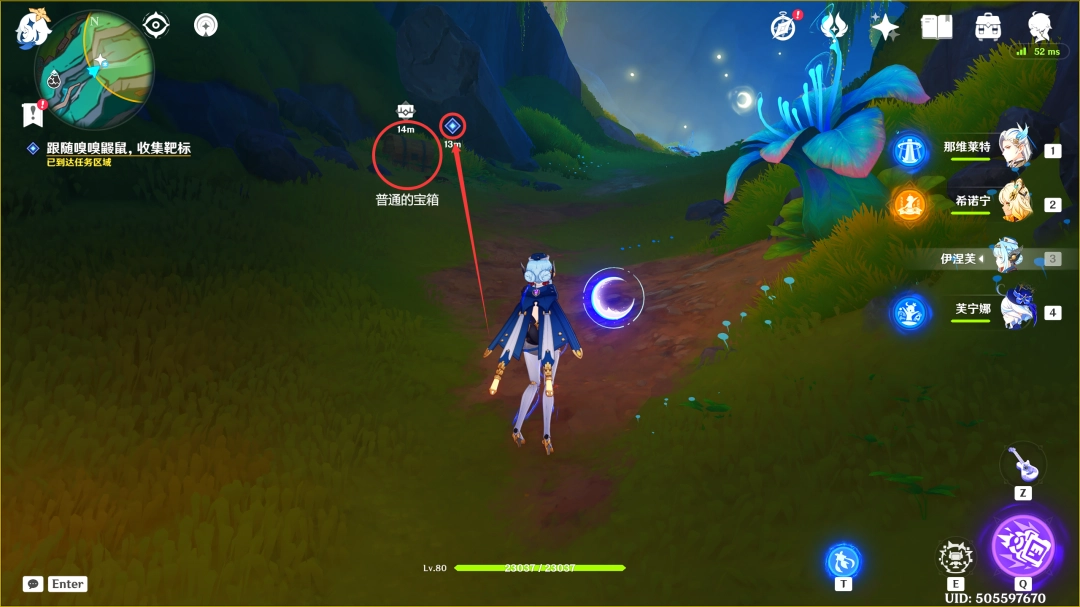This screenshot has height=607, width=1080.
Task: Use the guitar gadget
Action: point(1021,464)
